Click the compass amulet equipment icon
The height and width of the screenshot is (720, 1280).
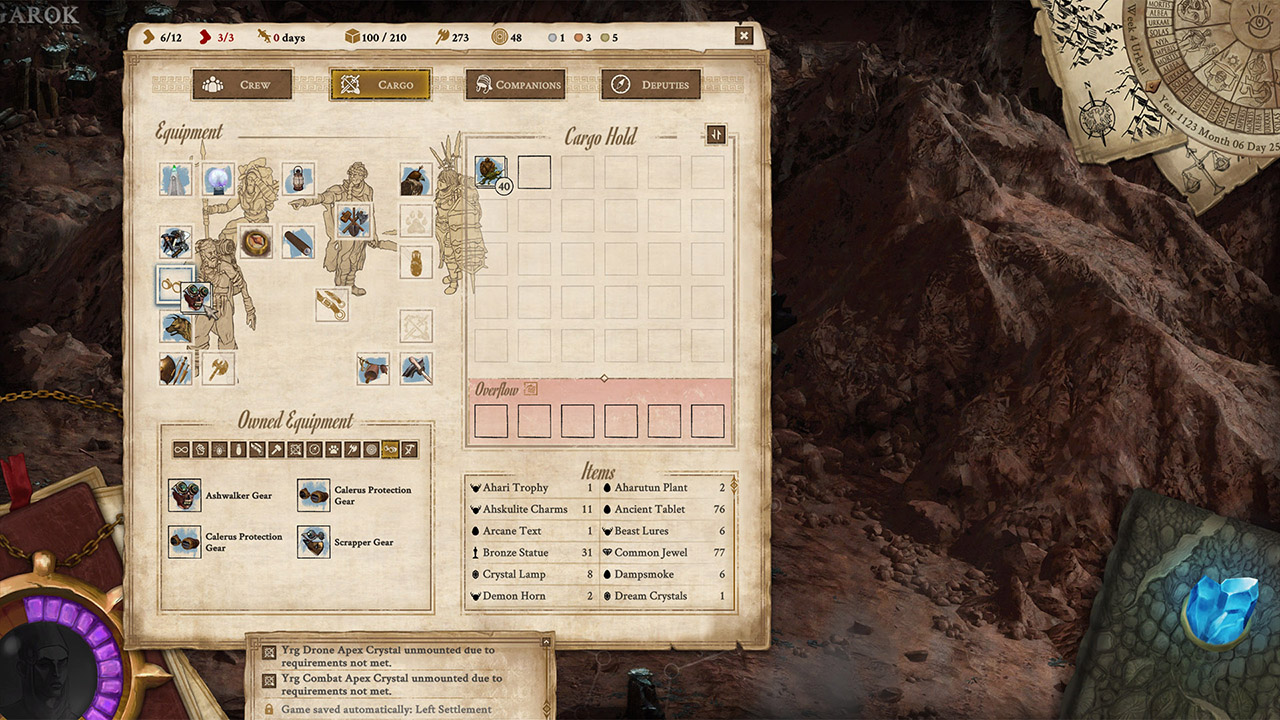point(254,242)
